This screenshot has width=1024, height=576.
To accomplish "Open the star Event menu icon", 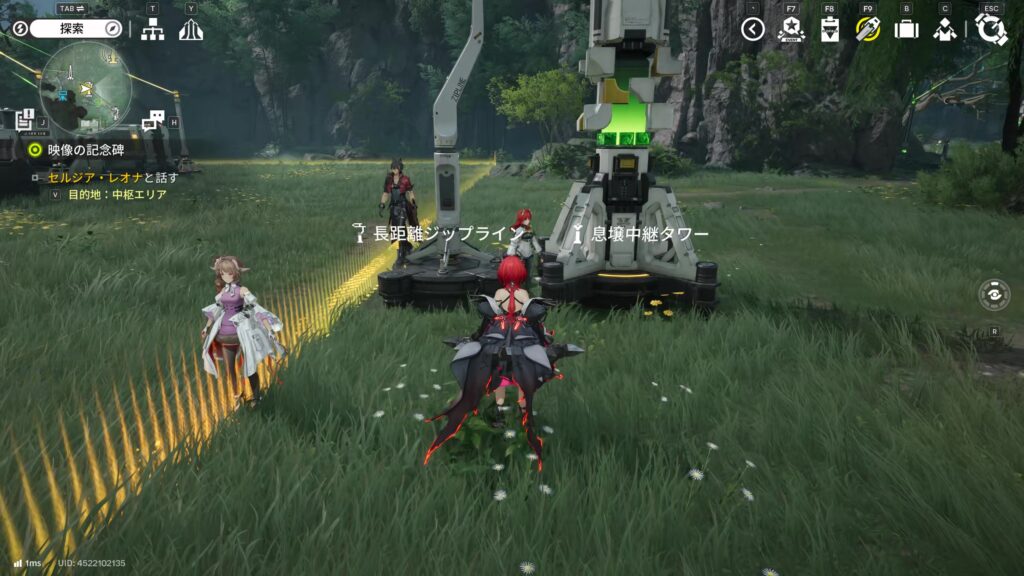I will [791, 30].
